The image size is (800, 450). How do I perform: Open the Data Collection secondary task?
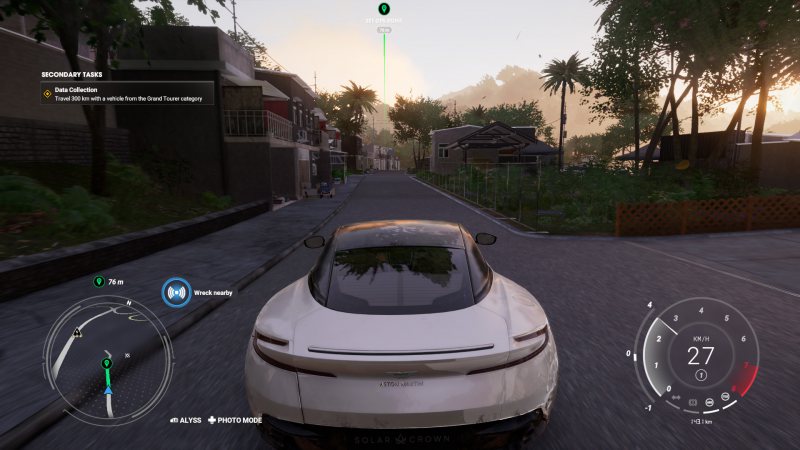point(126,93)
